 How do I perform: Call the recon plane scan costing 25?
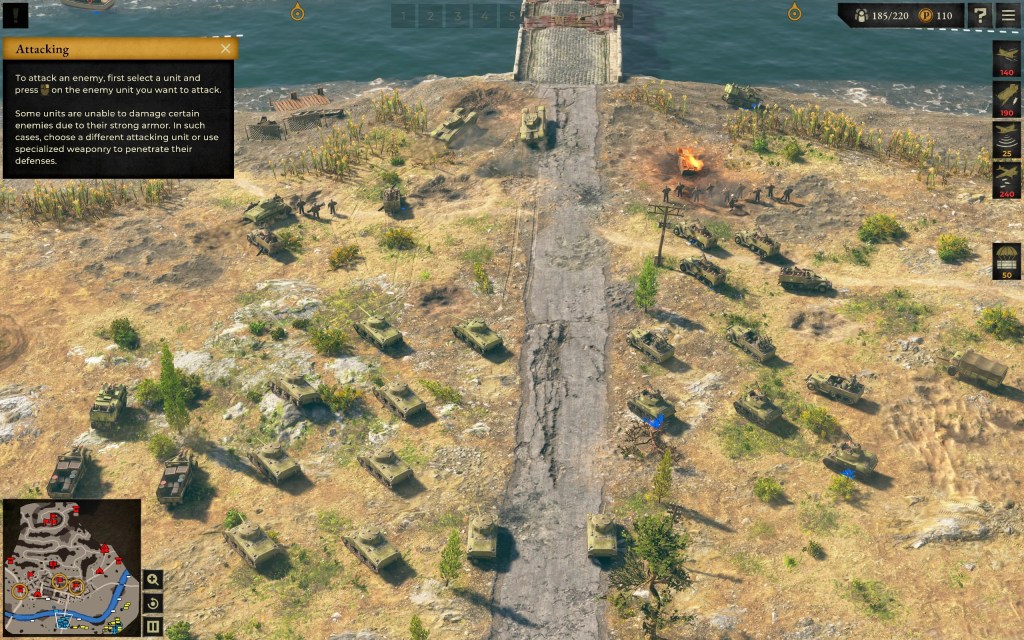tap(1006, 138)
